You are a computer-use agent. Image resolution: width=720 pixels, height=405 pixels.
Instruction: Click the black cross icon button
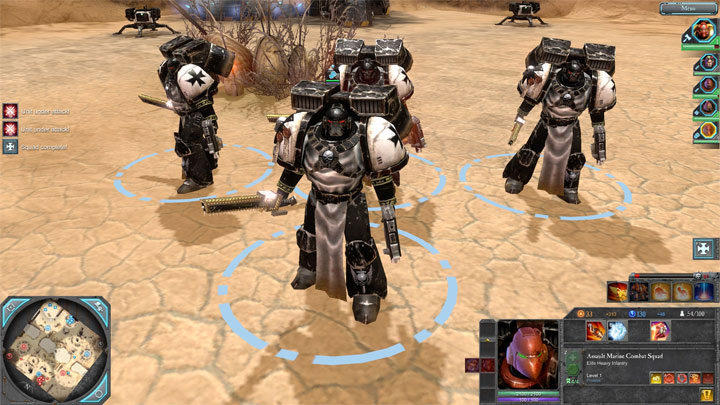click(x=704, y=249)
